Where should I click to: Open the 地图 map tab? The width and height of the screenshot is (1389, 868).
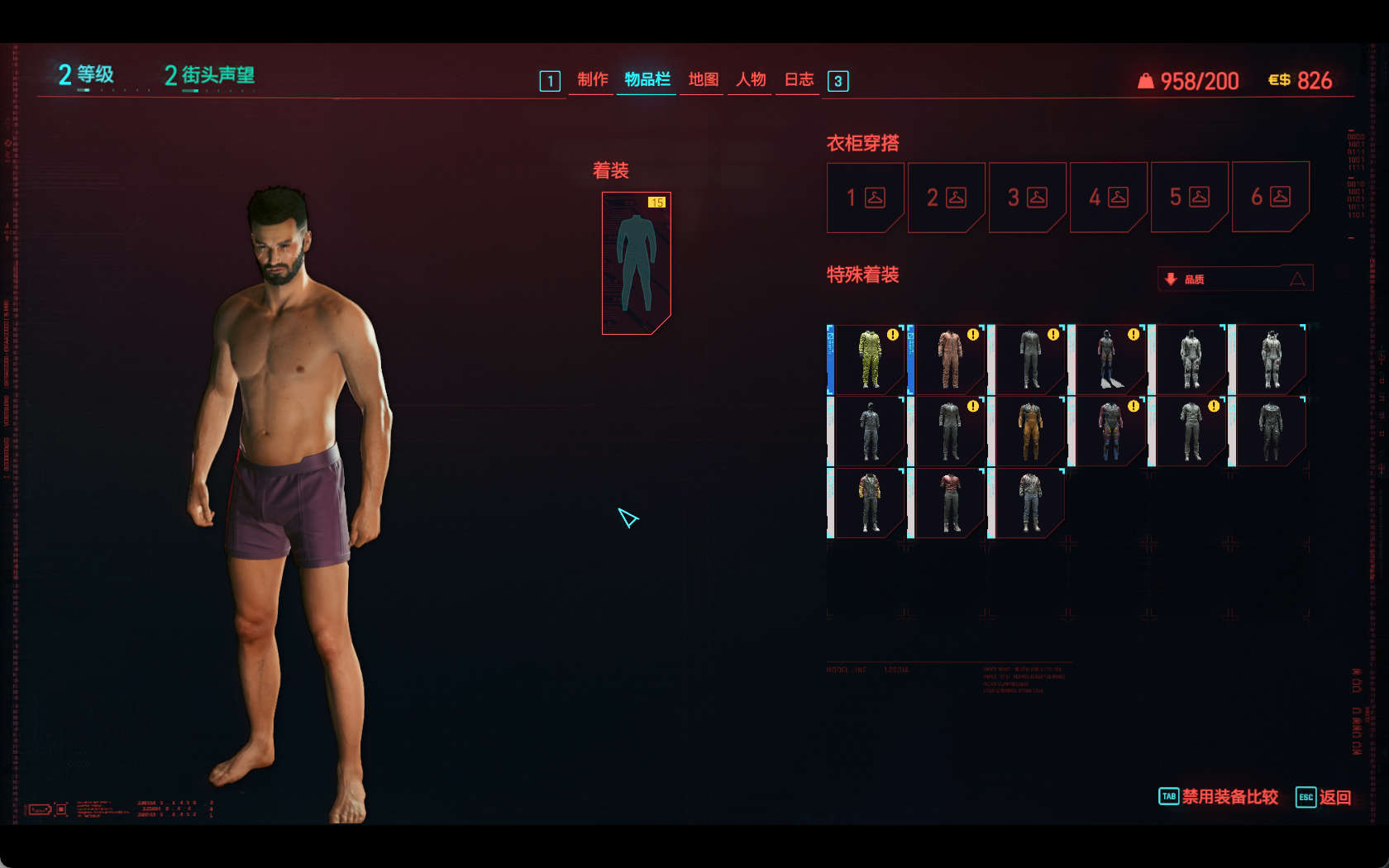(703, 79)
